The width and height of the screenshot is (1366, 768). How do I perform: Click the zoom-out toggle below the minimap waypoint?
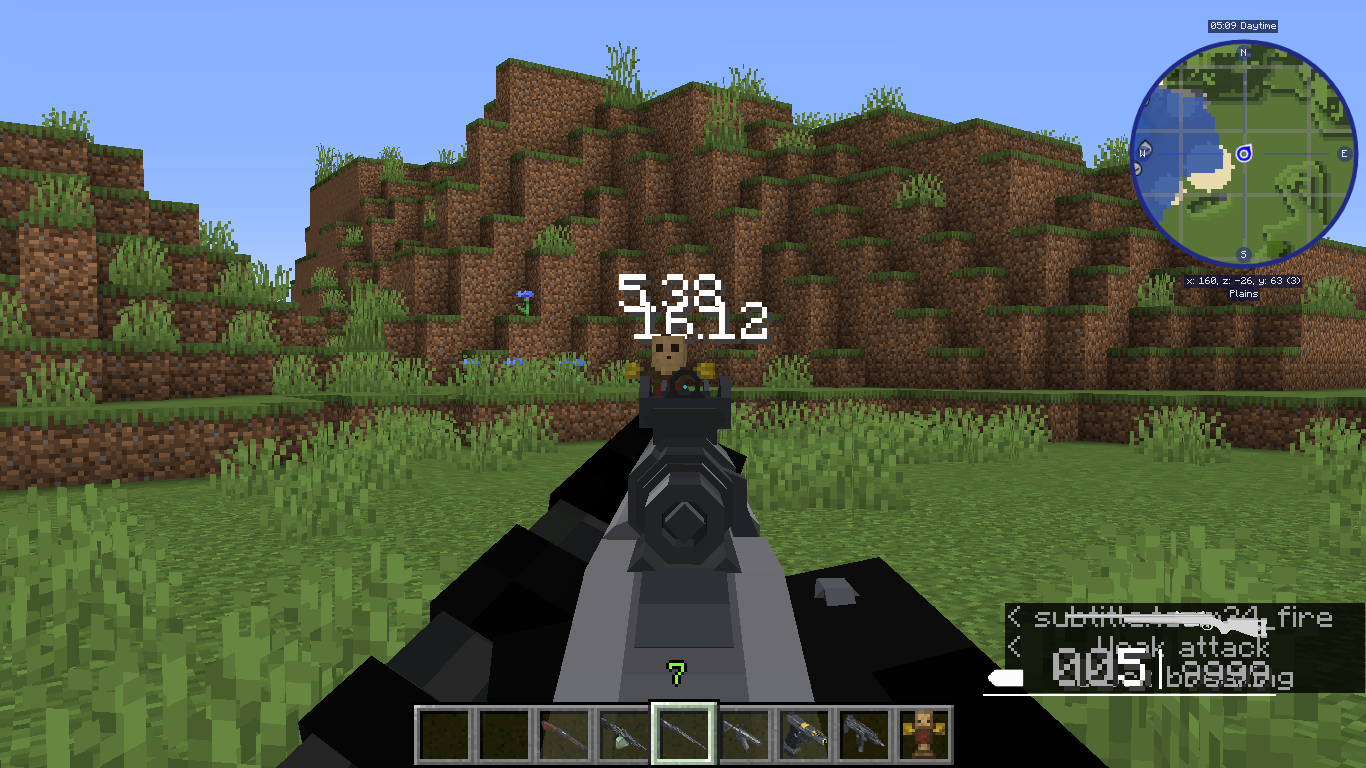1137,168
